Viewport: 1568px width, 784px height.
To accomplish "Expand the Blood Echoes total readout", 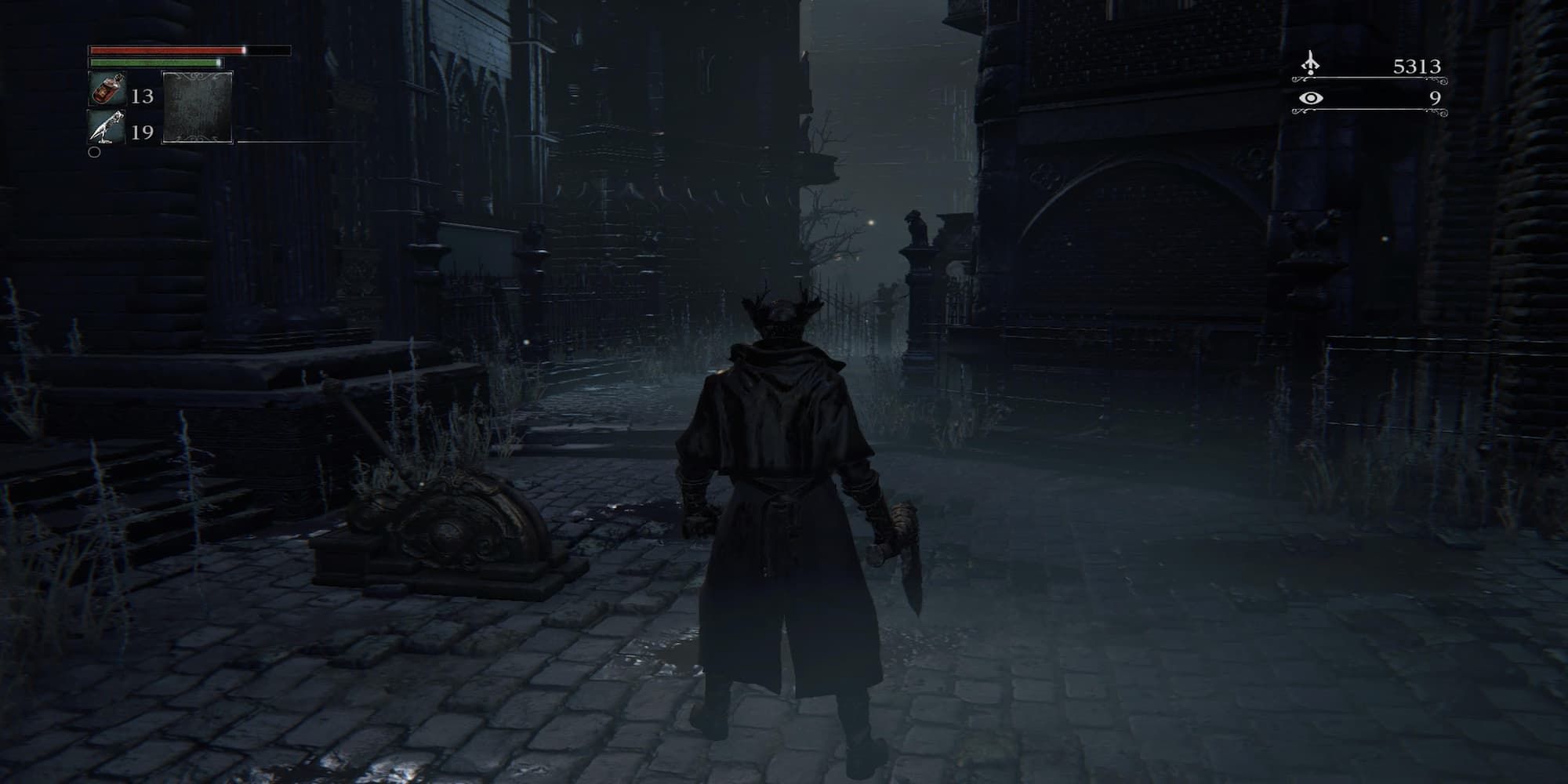I will tap(1419, 67).
